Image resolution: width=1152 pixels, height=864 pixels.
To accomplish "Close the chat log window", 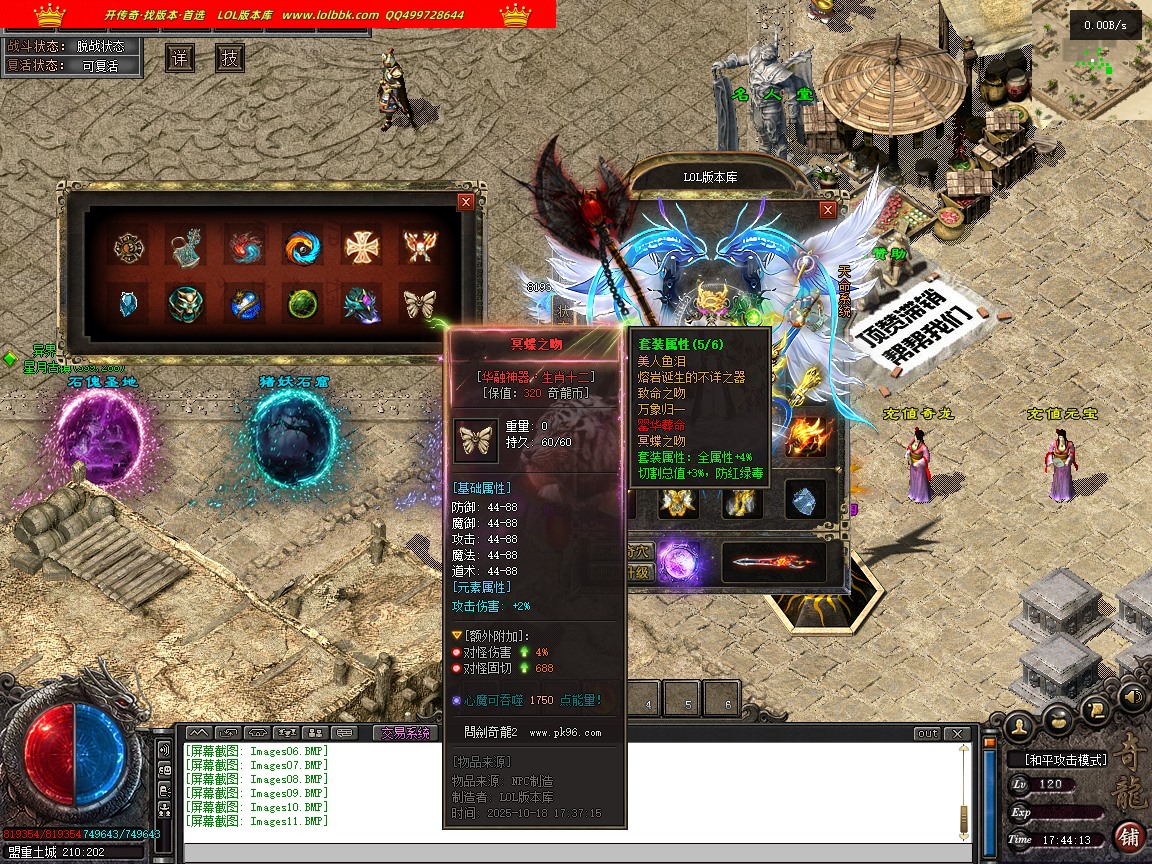I will pos(958,734).
